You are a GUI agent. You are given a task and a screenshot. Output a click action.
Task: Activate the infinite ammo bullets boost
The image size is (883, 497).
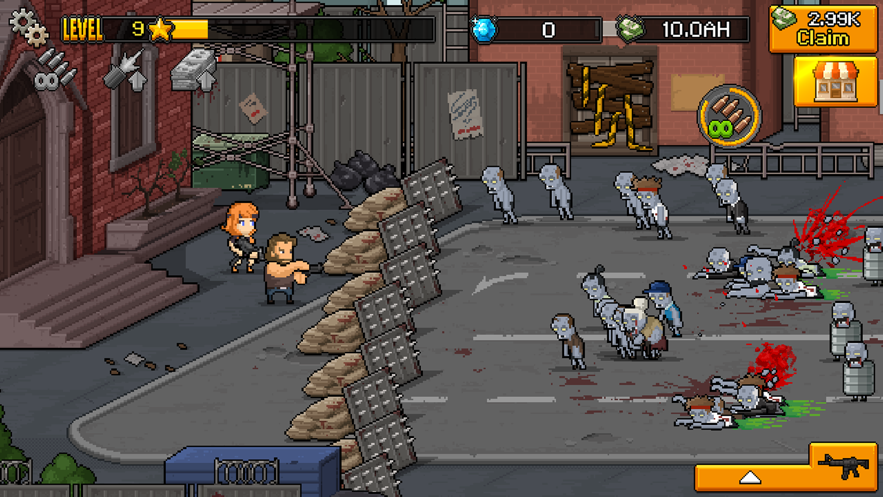pyautogui.click(x=729, y=114)
